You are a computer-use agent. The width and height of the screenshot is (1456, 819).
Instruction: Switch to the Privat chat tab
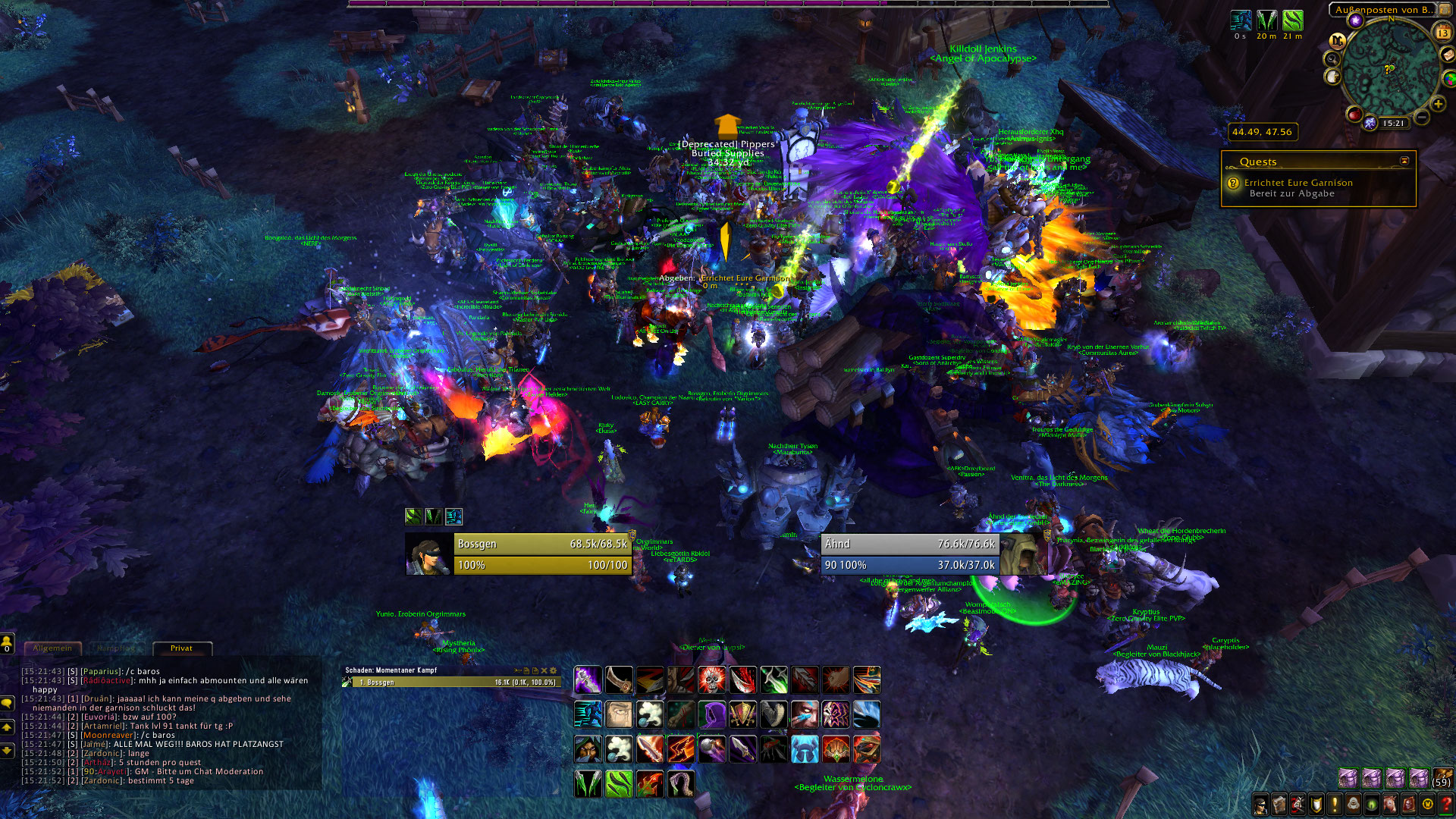pos(181,648)
